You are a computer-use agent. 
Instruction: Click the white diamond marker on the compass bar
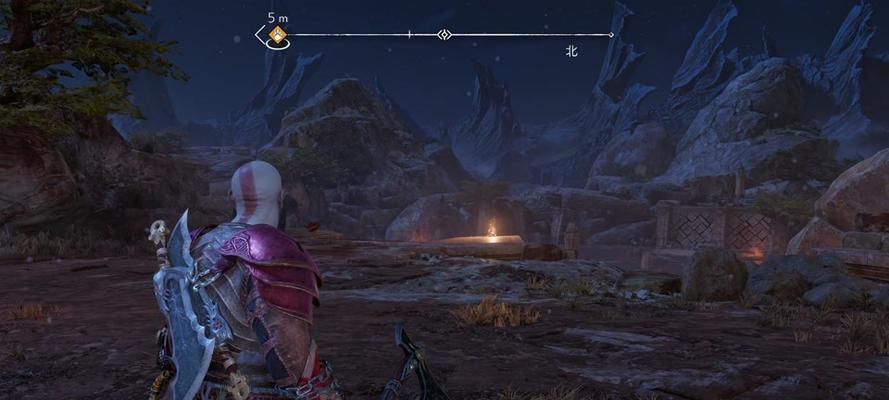(445, 35)
